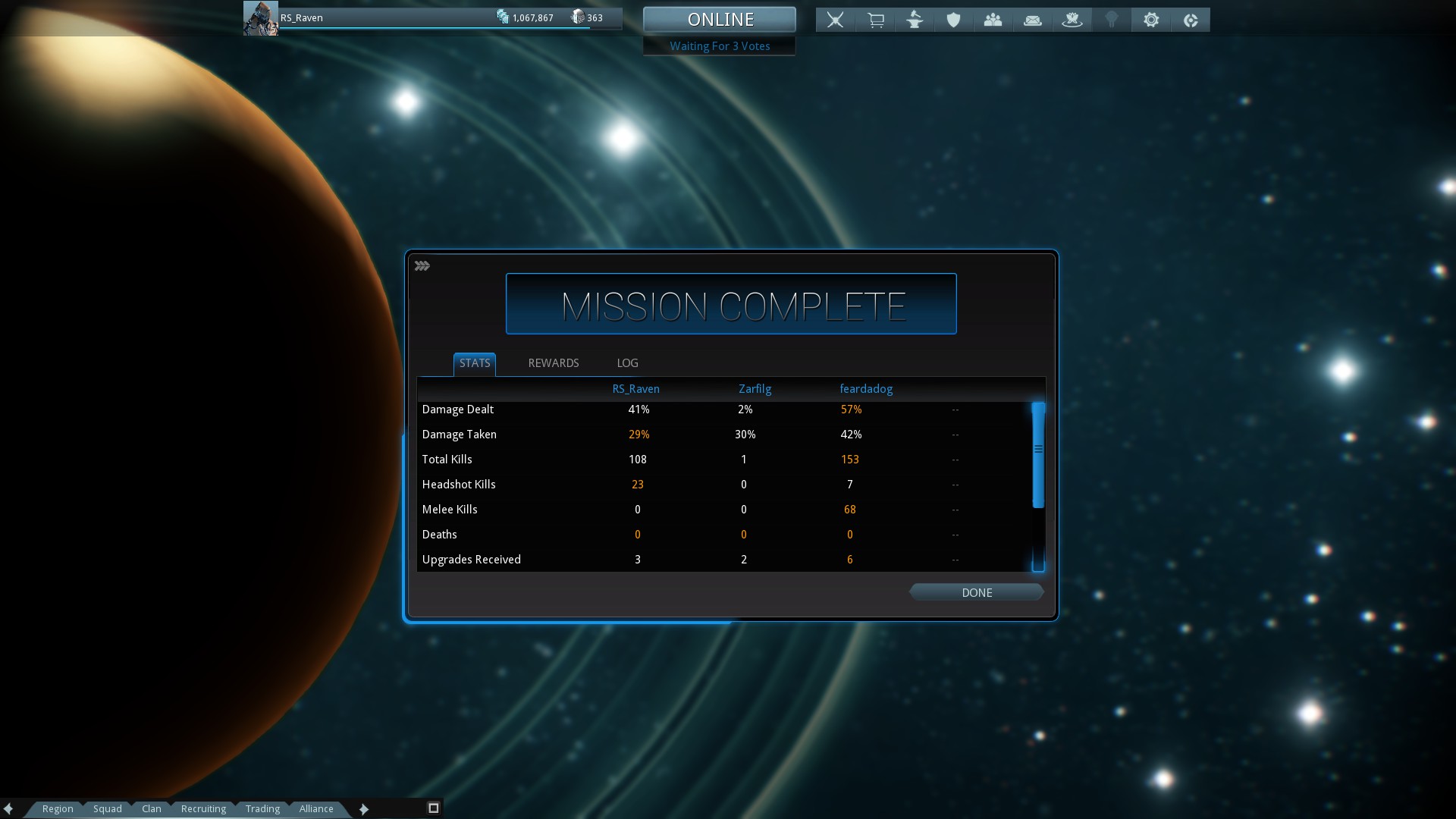Switch to the Squad chat tab
Viewport: 1456px width, 819px height.
tap(108, 809)
